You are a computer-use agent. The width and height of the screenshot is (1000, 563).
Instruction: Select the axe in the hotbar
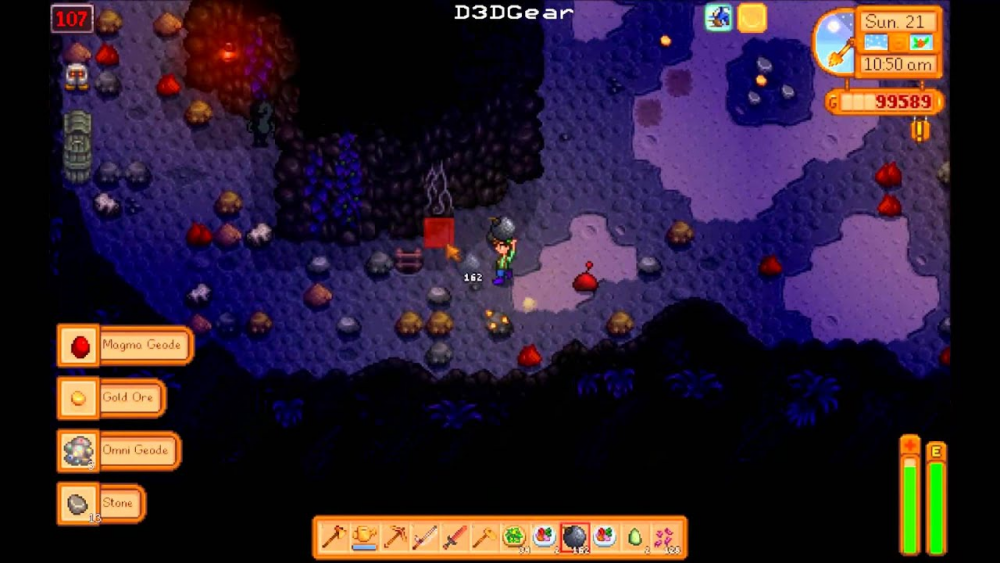[x=333, y=538]
